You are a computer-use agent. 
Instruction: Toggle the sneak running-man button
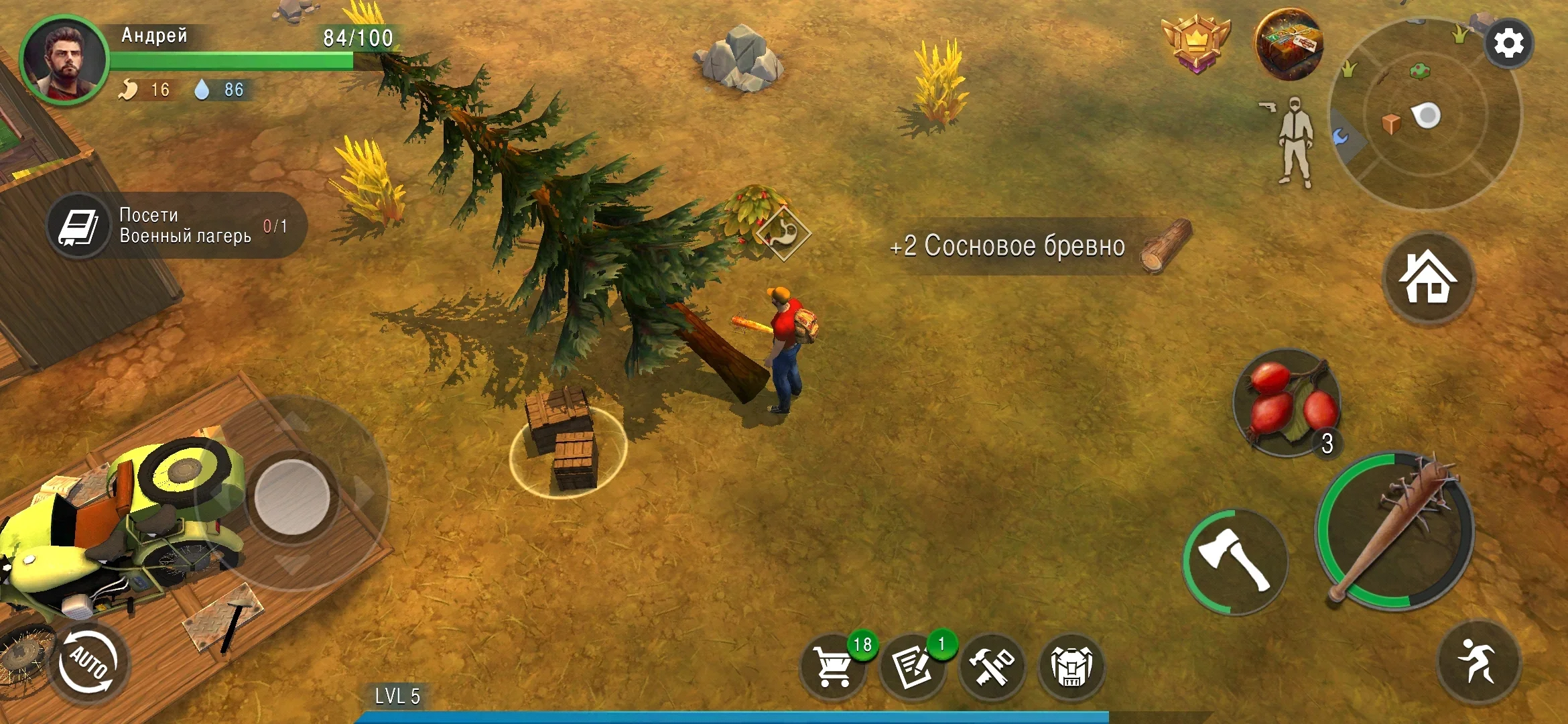pos(1478,660)
